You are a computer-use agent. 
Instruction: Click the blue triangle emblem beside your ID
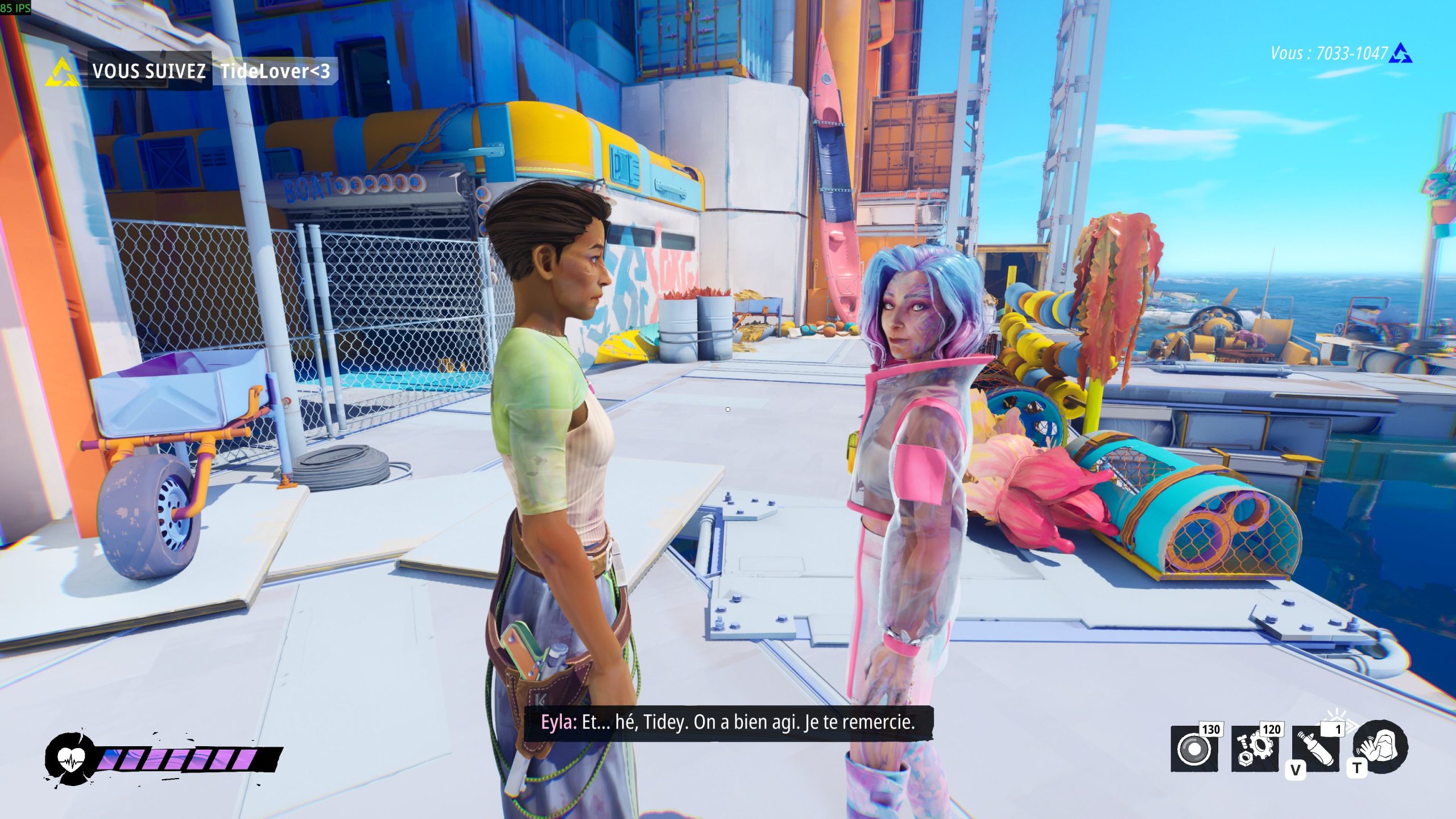[1400, 54]
